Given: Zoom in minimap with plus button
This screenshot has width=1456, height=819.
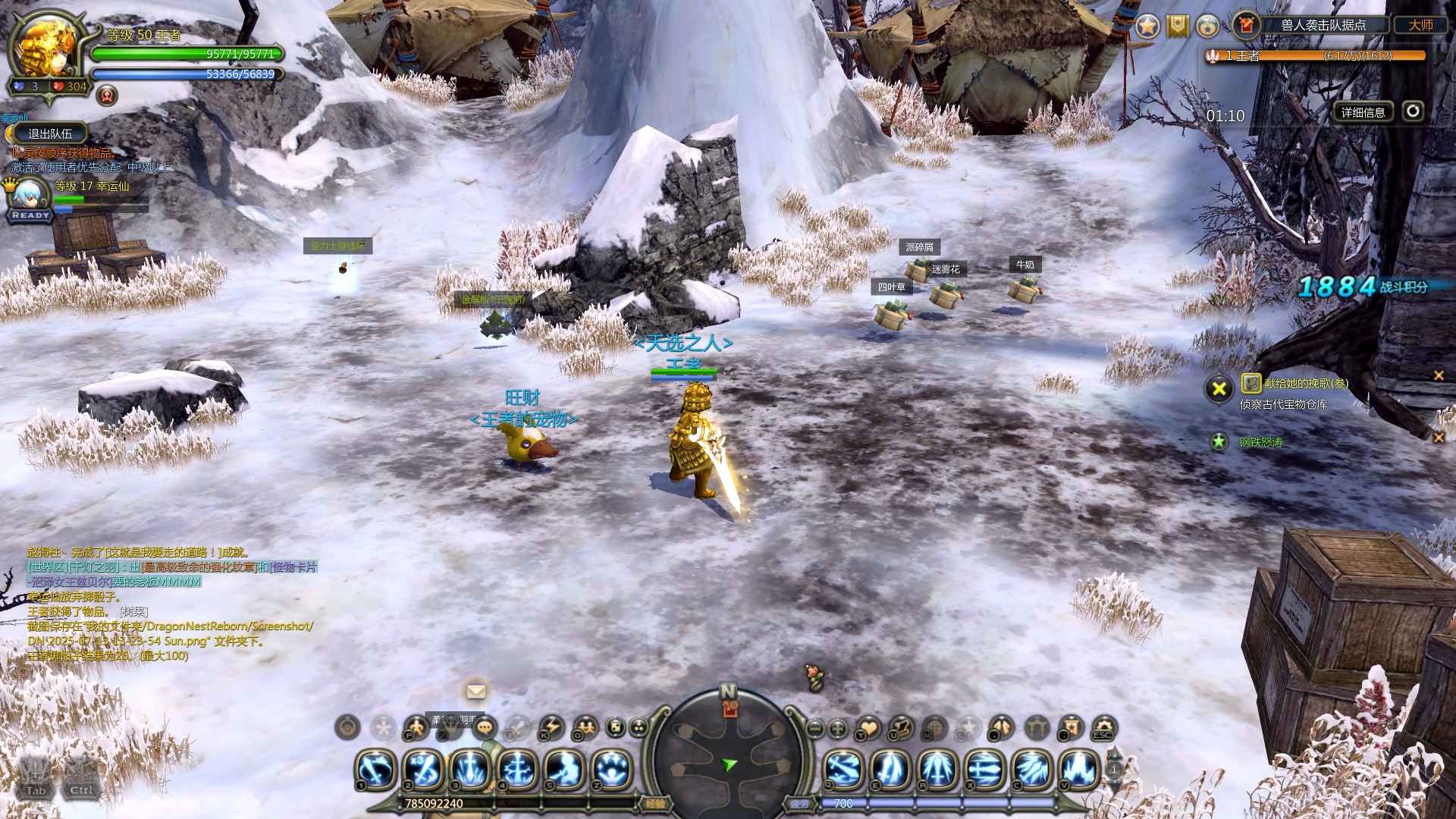Looking at the screenshot, I should (x=838, y=729).
